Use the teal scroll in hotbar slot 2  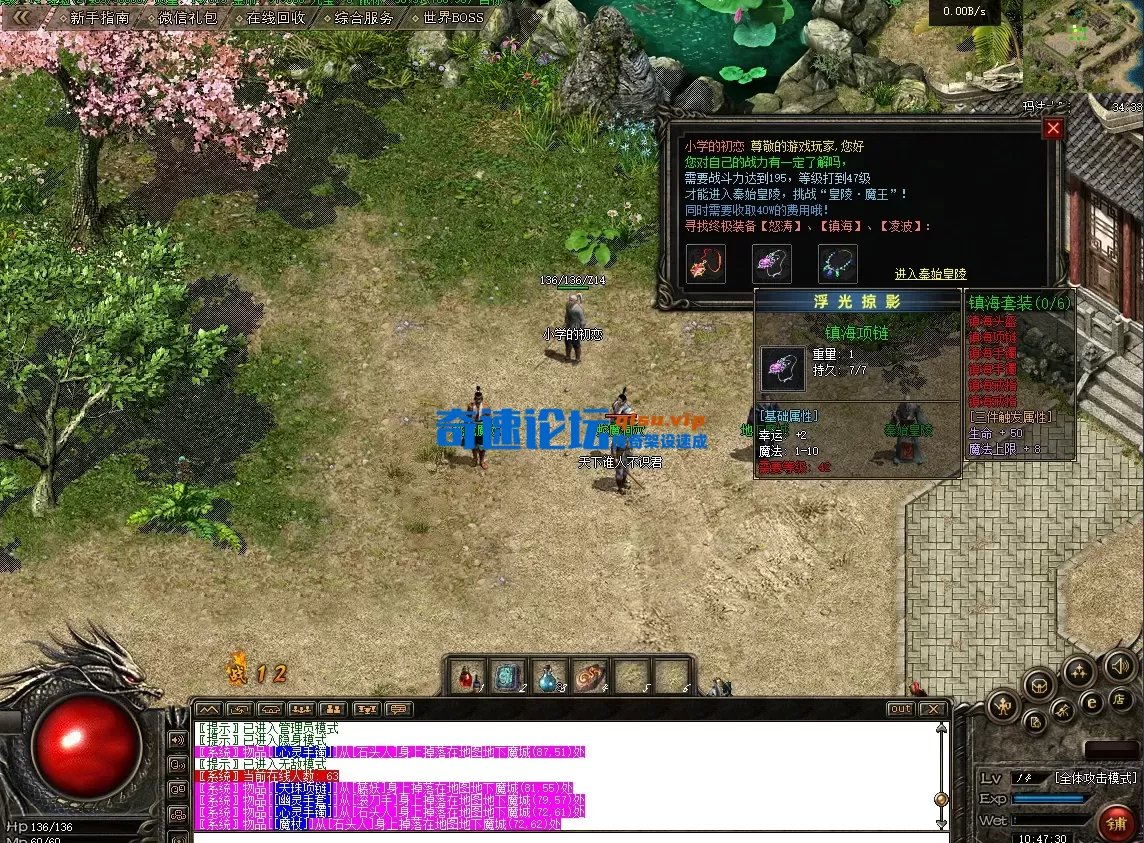tap(508, 677)
